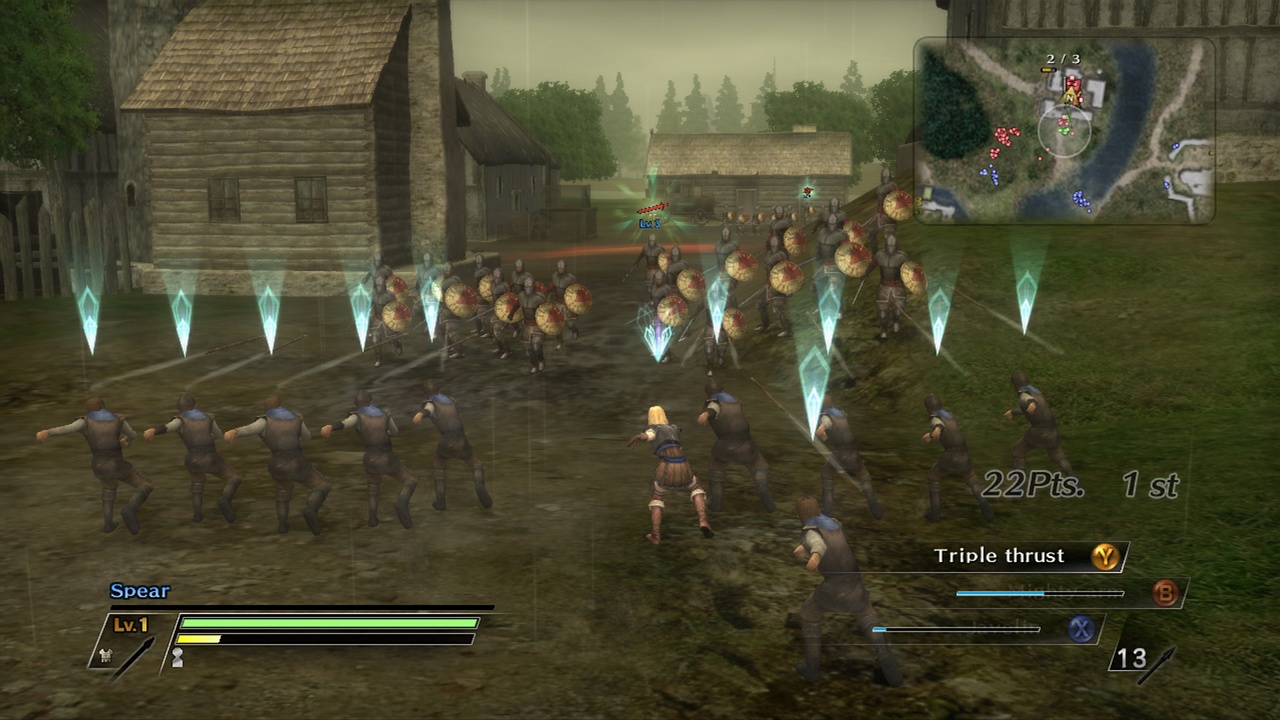The height and width of the screenshot is (720, 1280).
Task: Click the blue X button icon for Javelin
Action: [1082, 629]
